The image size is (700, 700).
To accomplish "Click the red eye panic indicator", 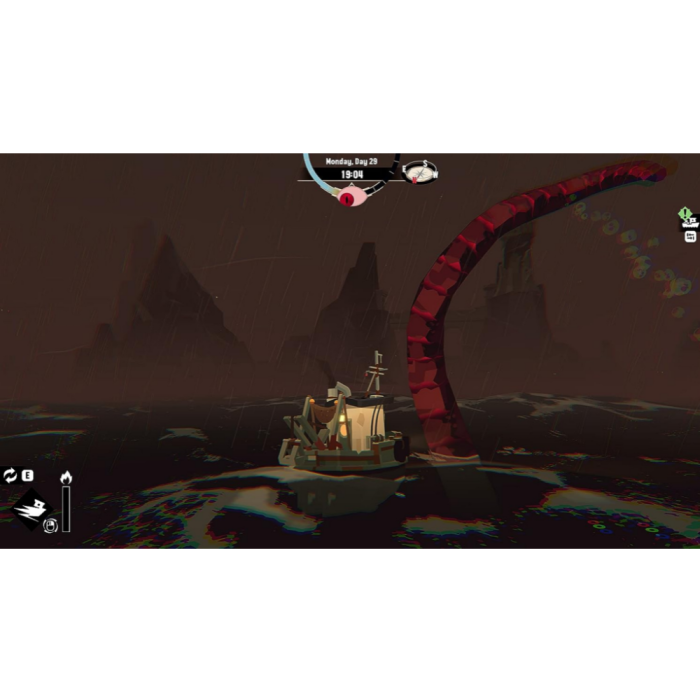I will (347, 198).
